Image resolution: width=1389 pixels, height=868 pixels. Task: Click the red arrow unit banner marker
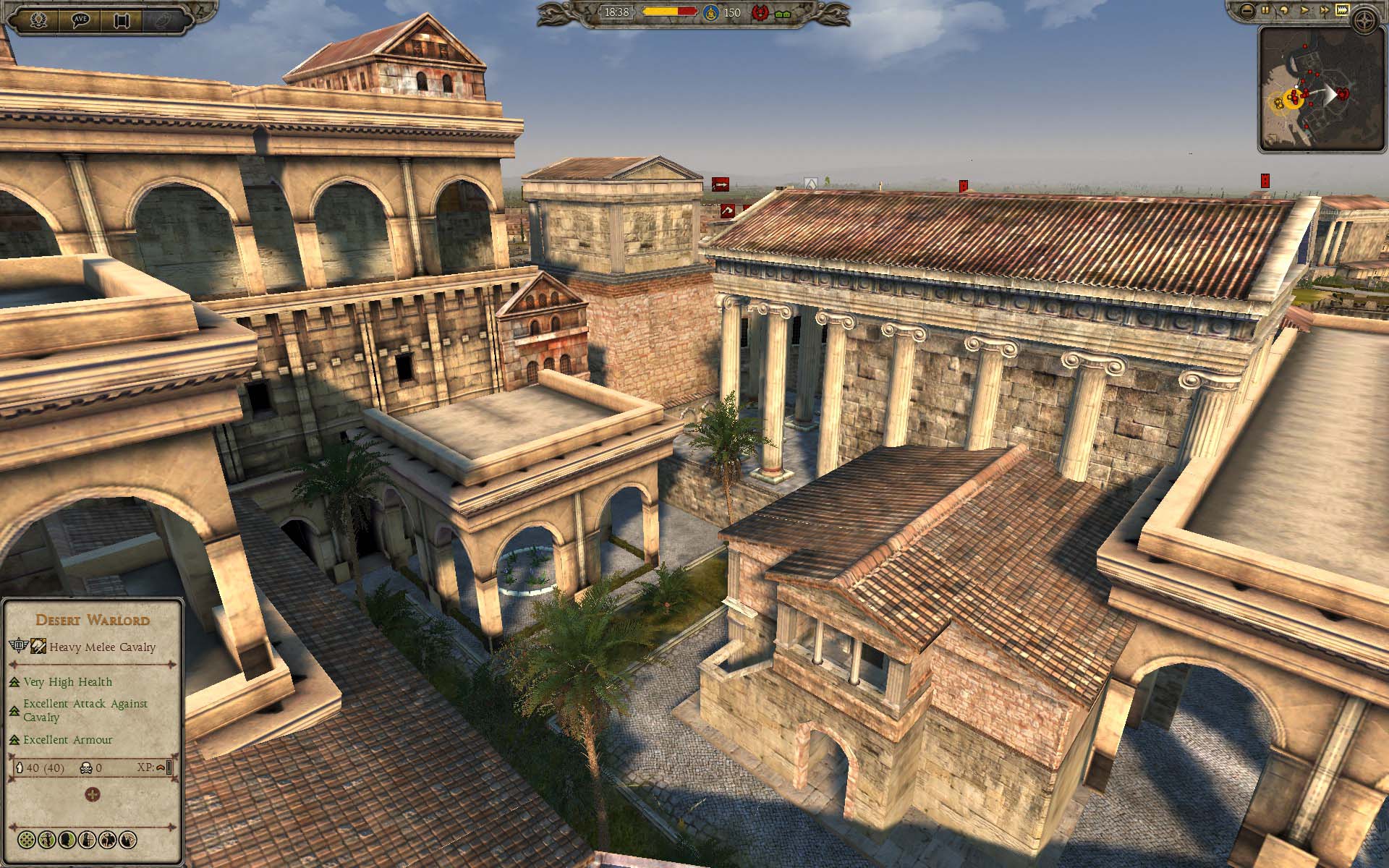pyautogui.click(x=720, y=185)
